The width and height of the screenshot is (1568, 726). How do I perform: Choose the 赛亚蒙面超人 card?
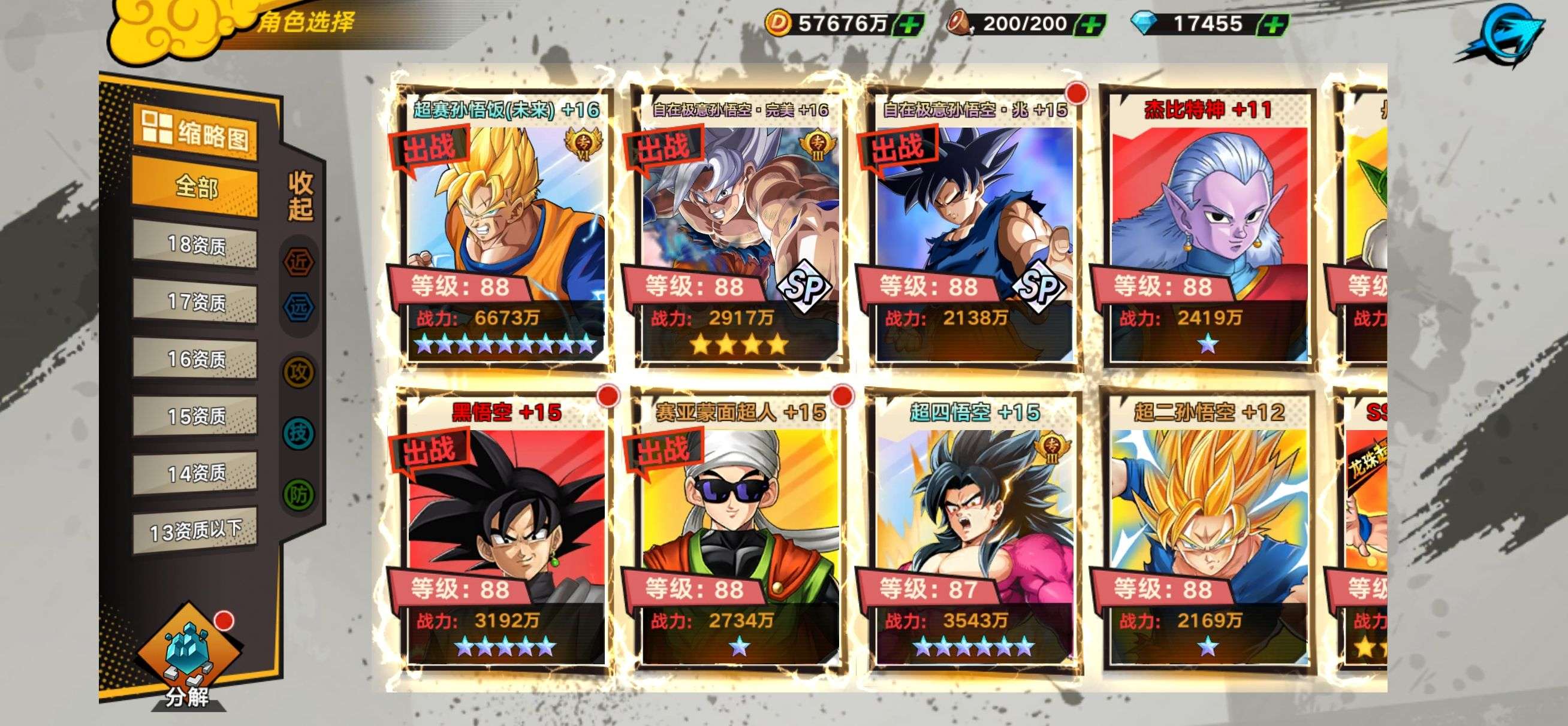click(x=739, y=530)
